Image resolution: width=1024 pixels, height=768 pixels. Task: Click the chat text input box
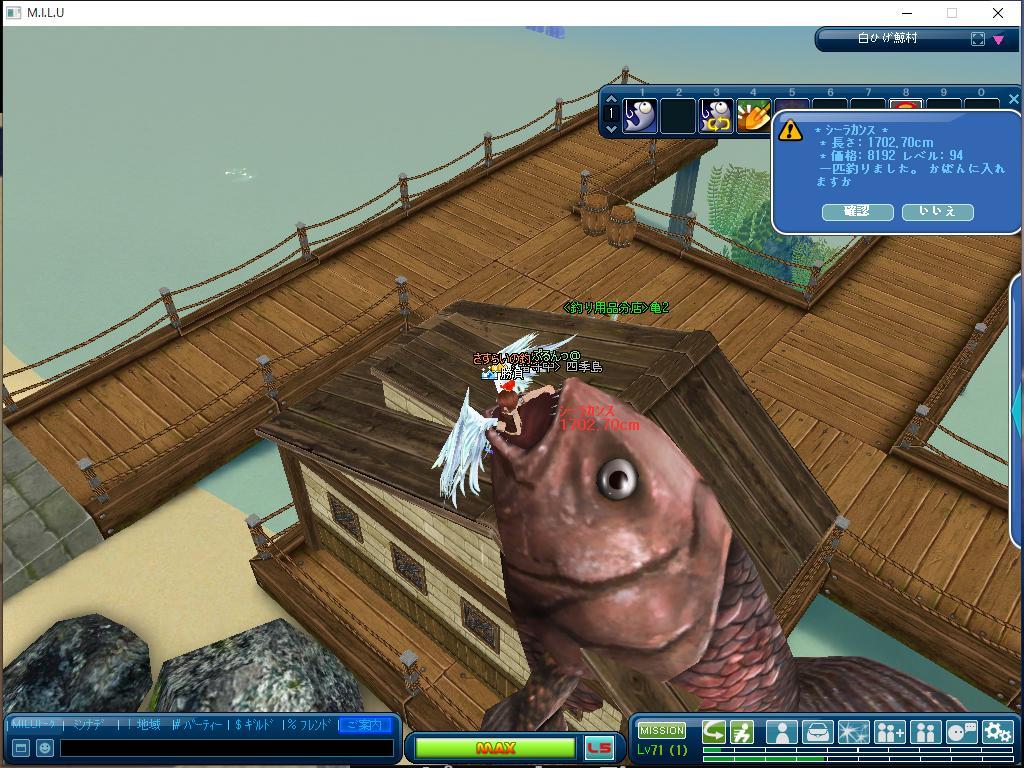click(x=226, y=747)
